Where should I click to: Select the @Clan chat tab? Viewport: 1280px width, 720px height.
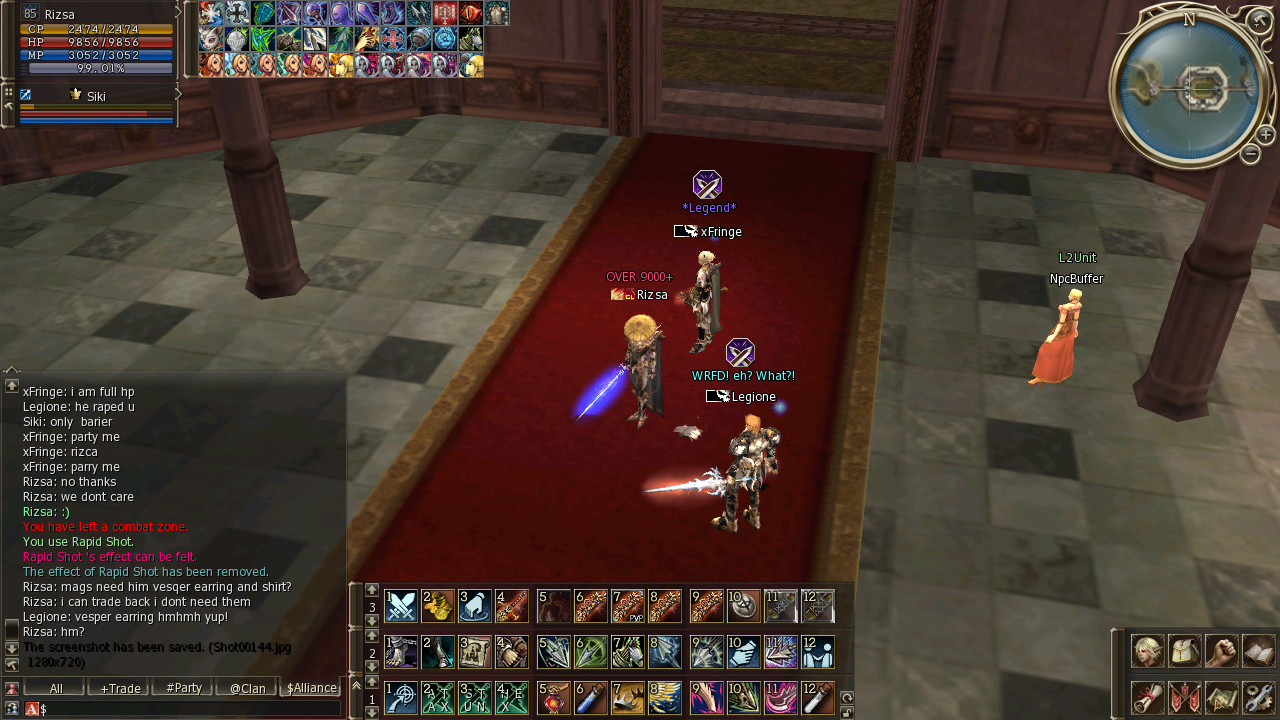tap(247, 688)
